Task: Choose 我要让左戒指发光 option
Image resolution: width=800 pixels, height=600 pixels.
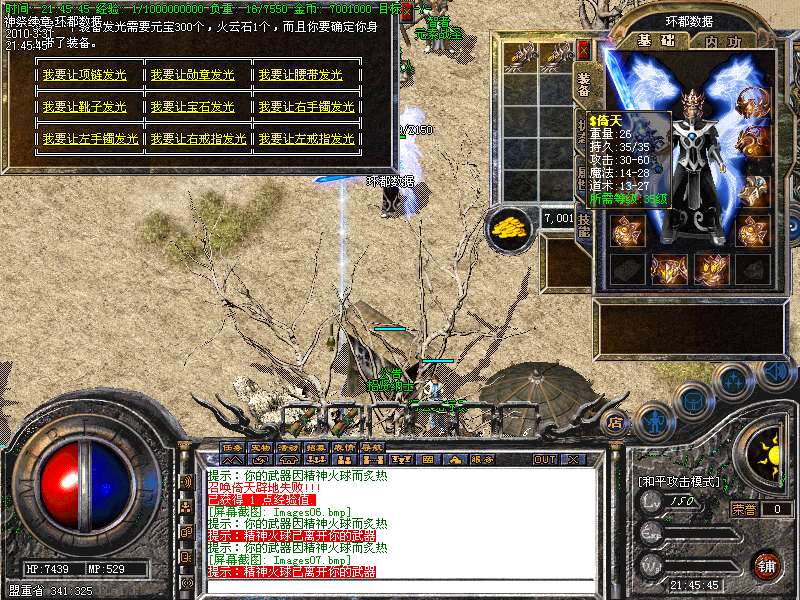Action: [x=306, y=139]
